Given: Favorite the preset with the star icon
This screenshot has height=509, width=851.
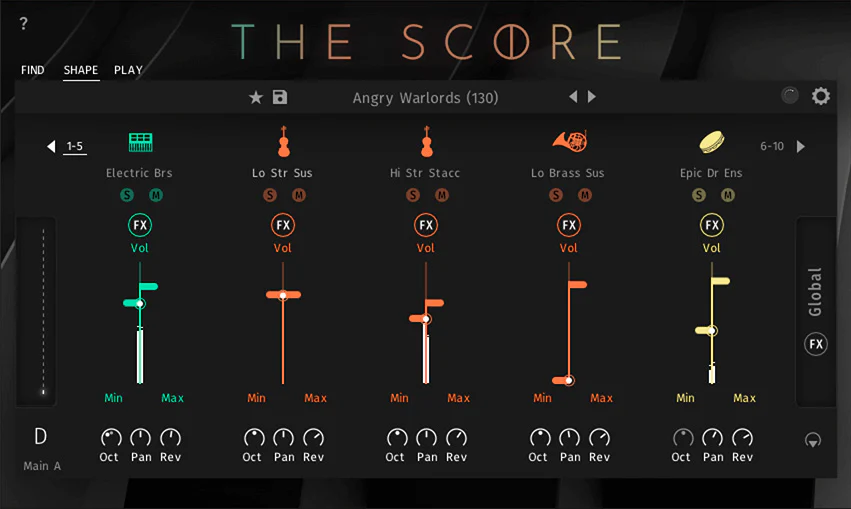Looking at the screenshot, I should [x=256, y=97].
